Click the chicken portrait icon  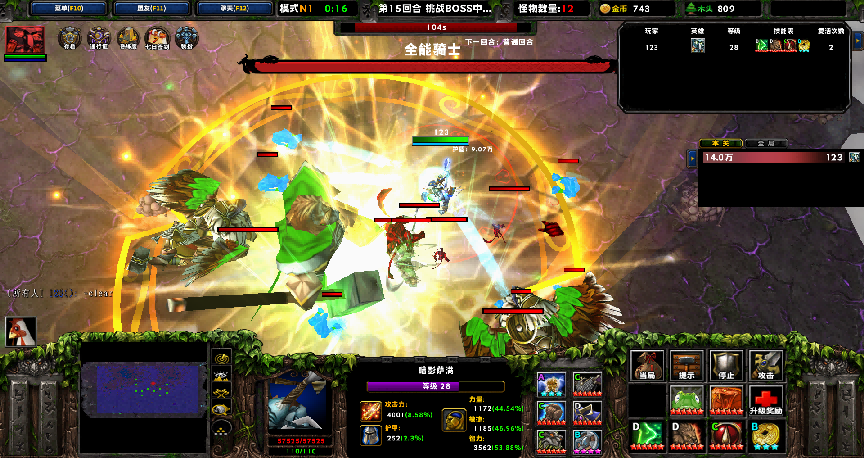coord(21,332)
